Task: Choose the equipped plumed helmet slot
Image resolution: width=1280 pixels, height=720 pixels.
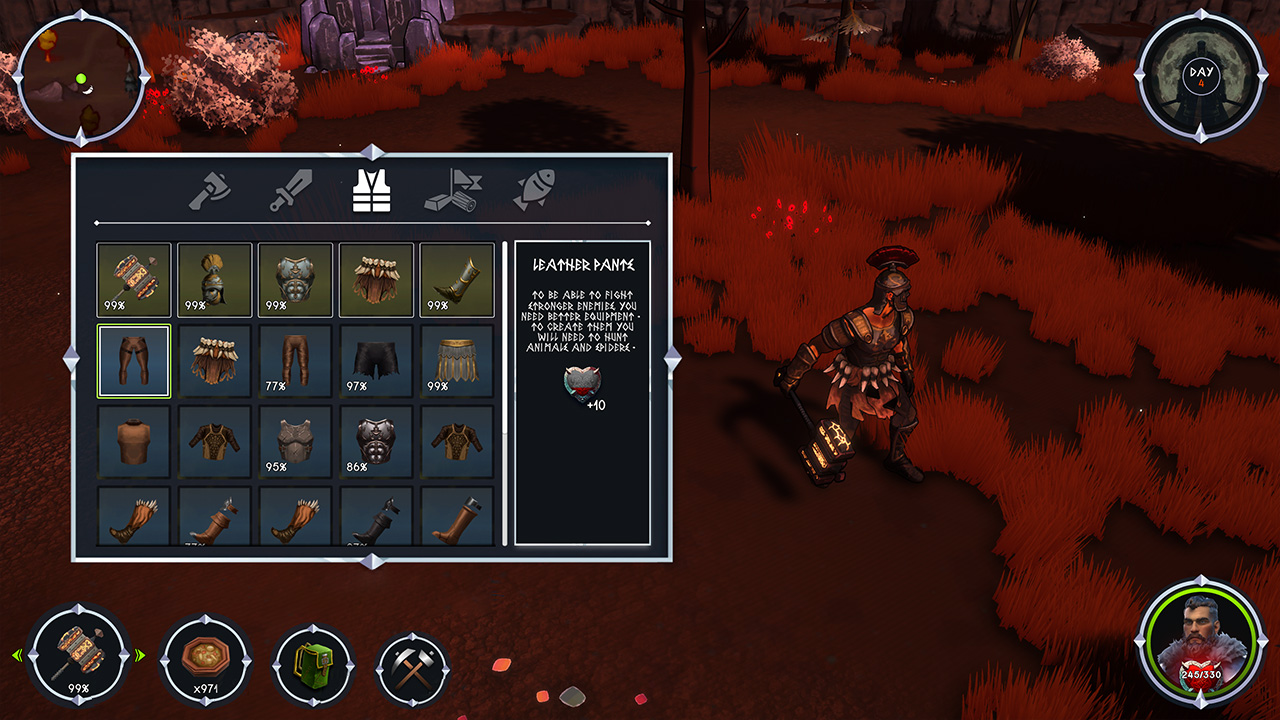Action: pos(215,280)
